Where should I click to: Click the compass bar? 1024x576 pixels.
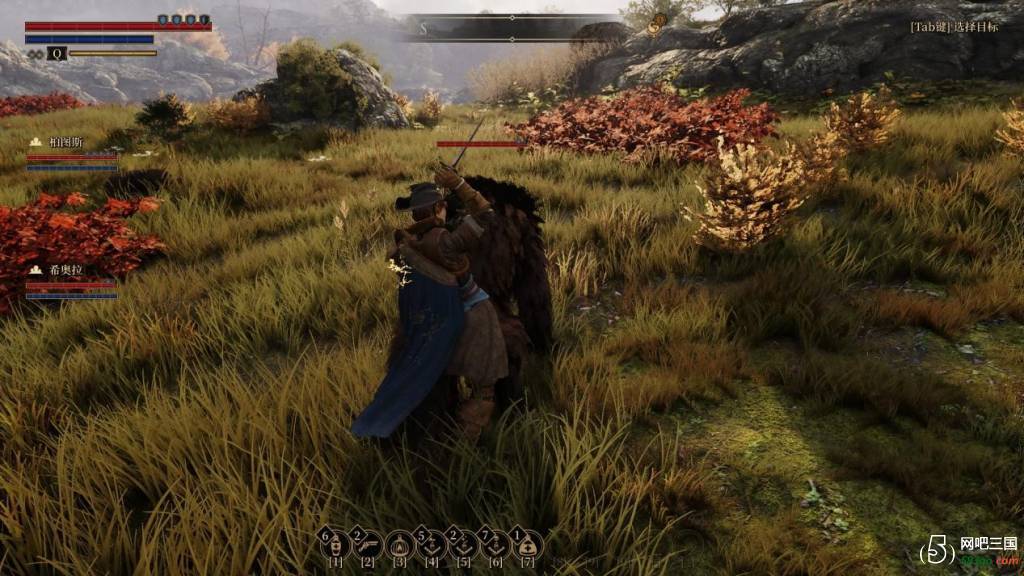click(513, 27)
